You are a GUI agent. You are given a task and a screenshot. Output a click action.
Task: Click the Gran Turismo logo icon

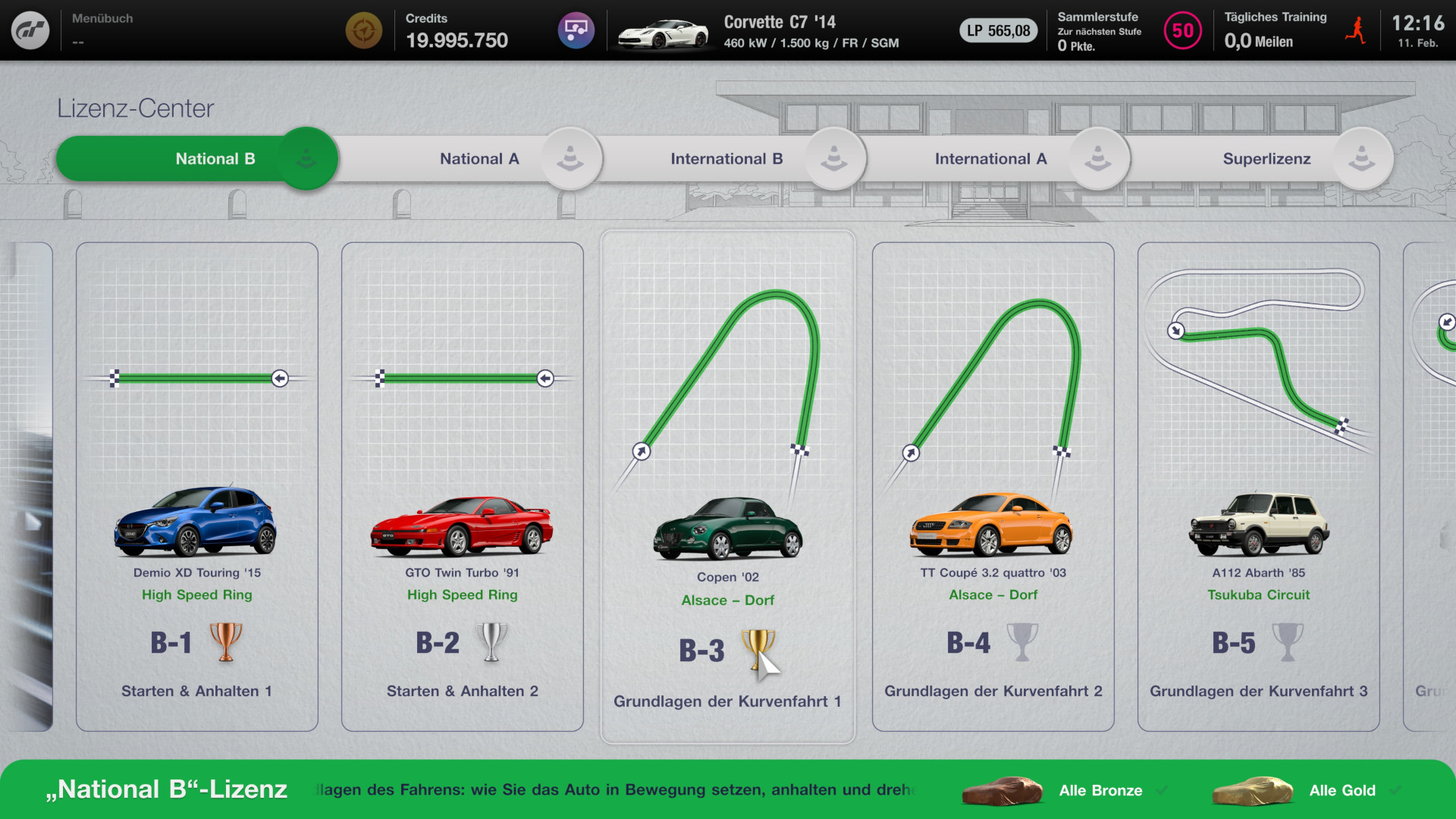[x=30, y=30]
